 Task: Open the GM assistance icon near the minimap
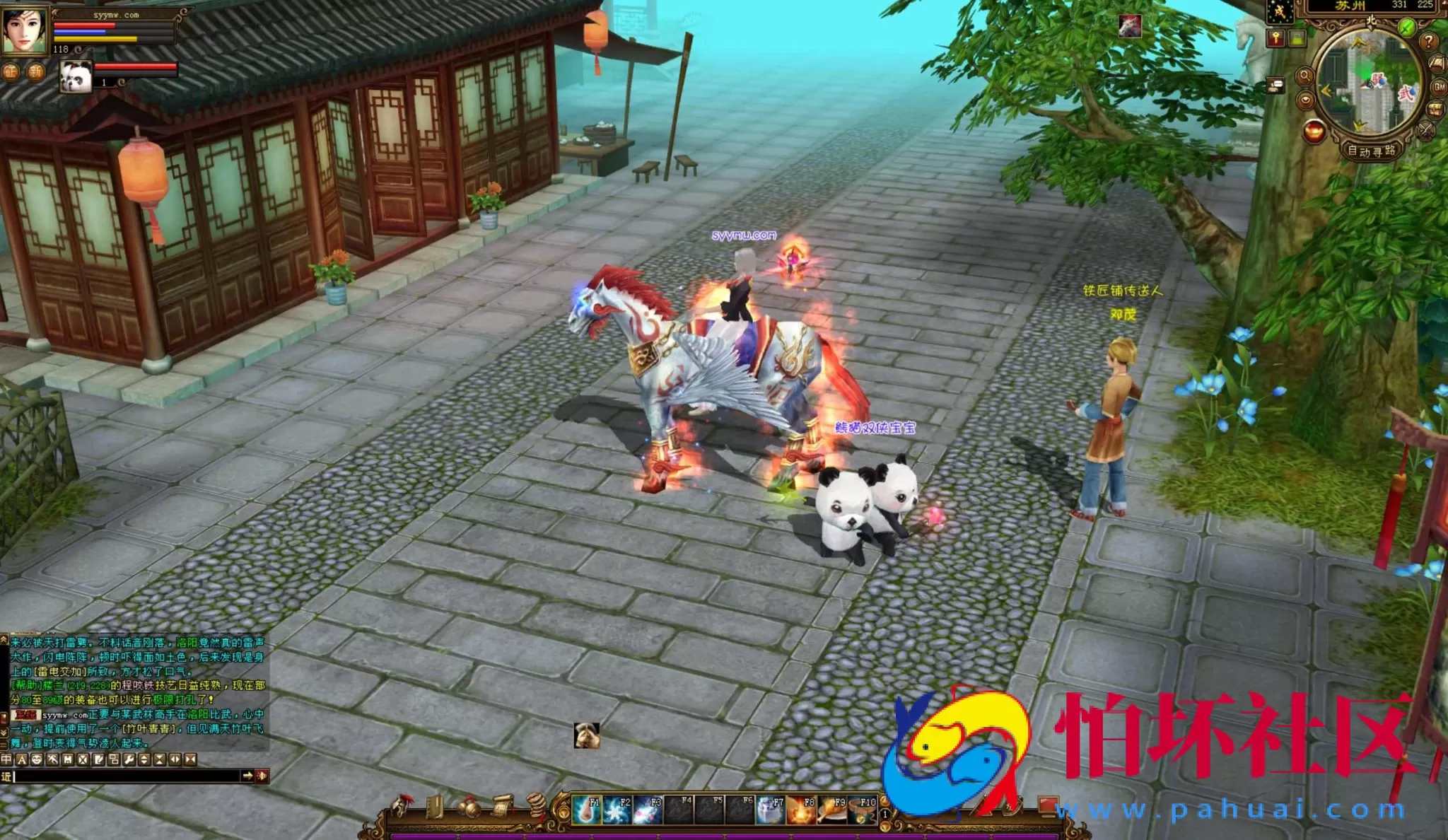(x=1438, y=87)
